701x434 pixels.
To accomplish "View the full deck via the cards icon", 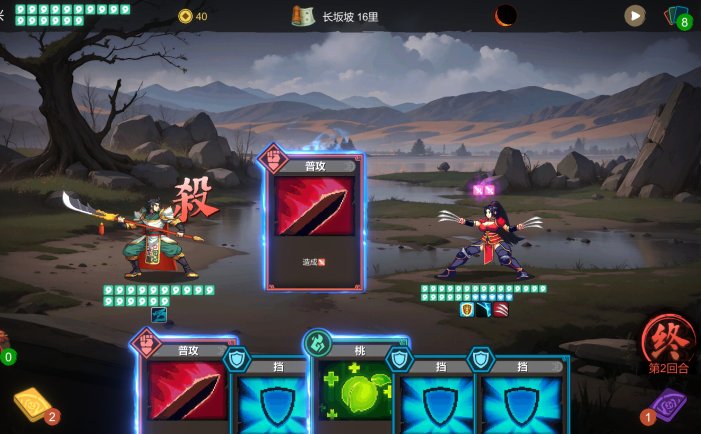I will point(677,16).
